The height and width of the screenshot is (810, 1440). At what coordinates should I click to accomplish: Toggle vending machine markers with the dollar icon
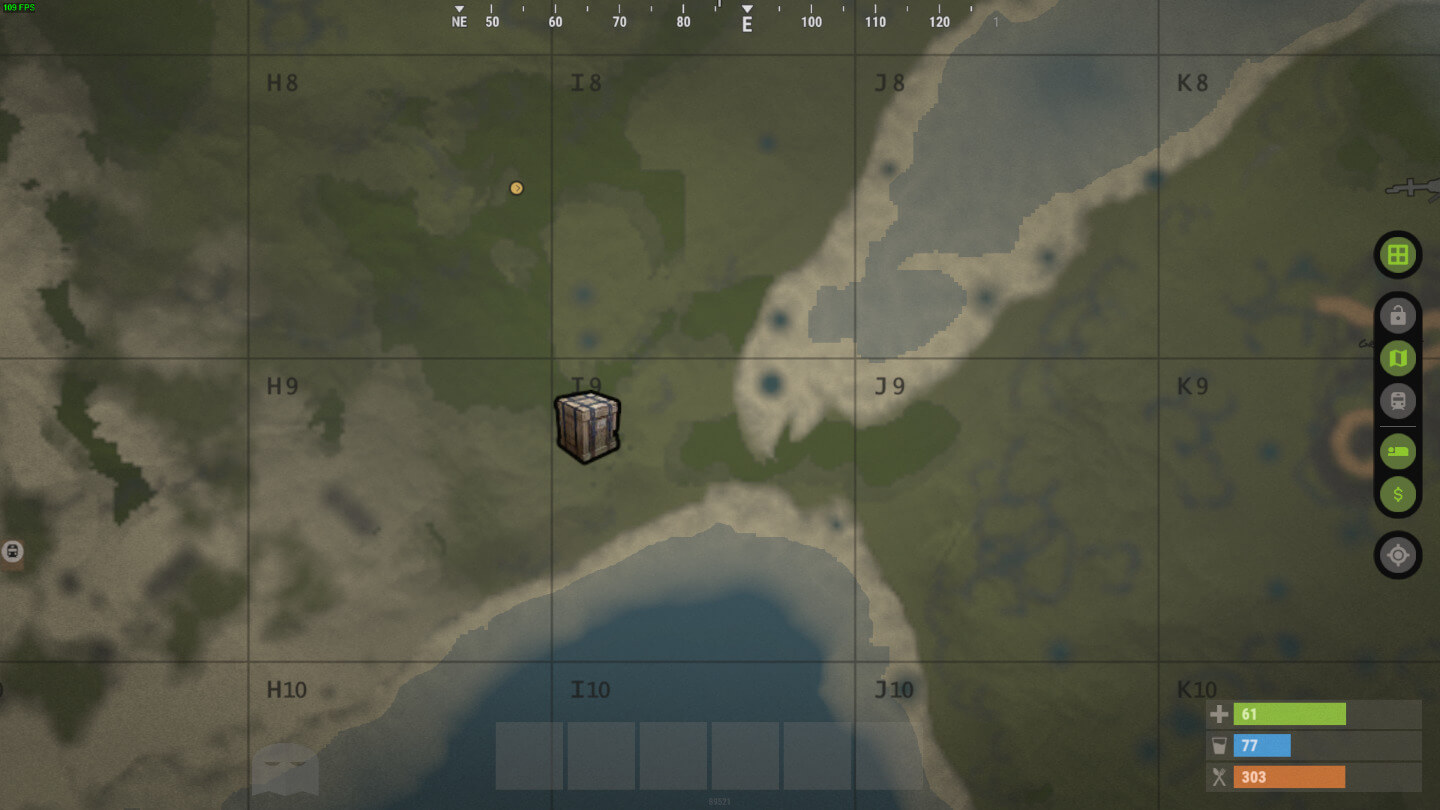tap(1397, 494)
